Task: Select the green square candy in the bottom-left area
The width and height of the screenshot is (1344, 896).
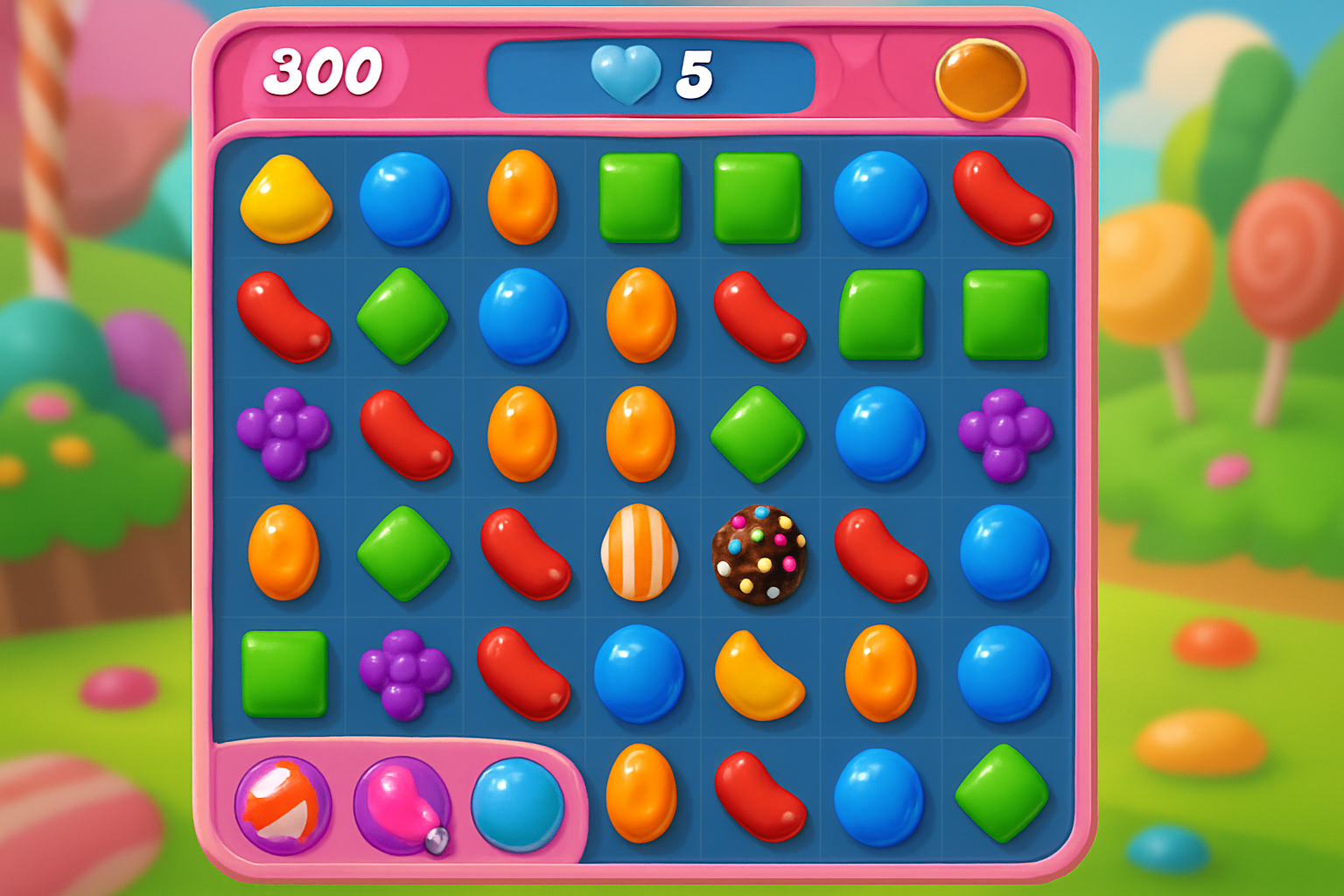Action: [286, 672]
